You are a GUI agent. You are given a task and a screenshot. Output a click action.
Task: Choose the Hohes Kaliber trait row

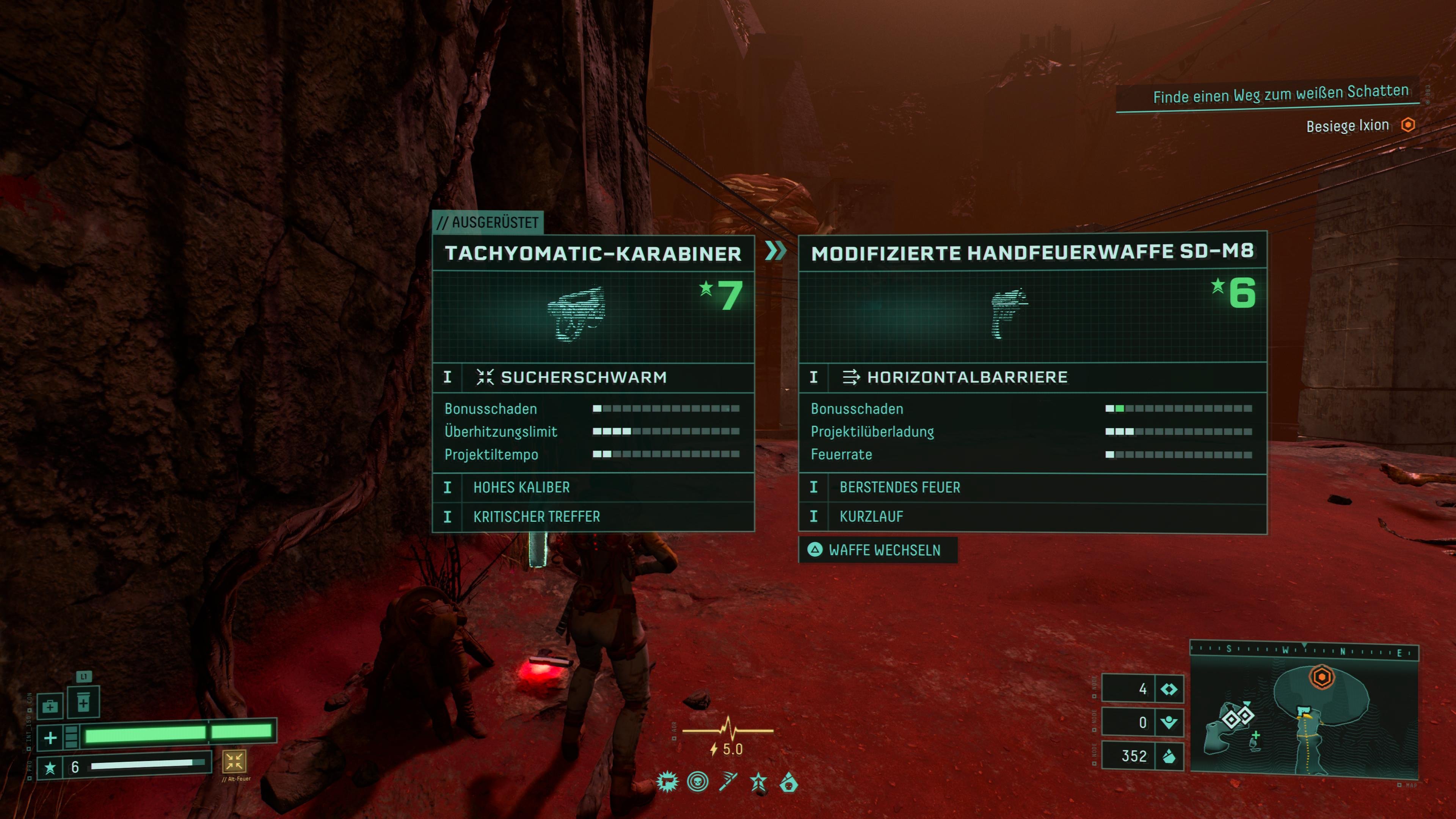pos(593,487)
